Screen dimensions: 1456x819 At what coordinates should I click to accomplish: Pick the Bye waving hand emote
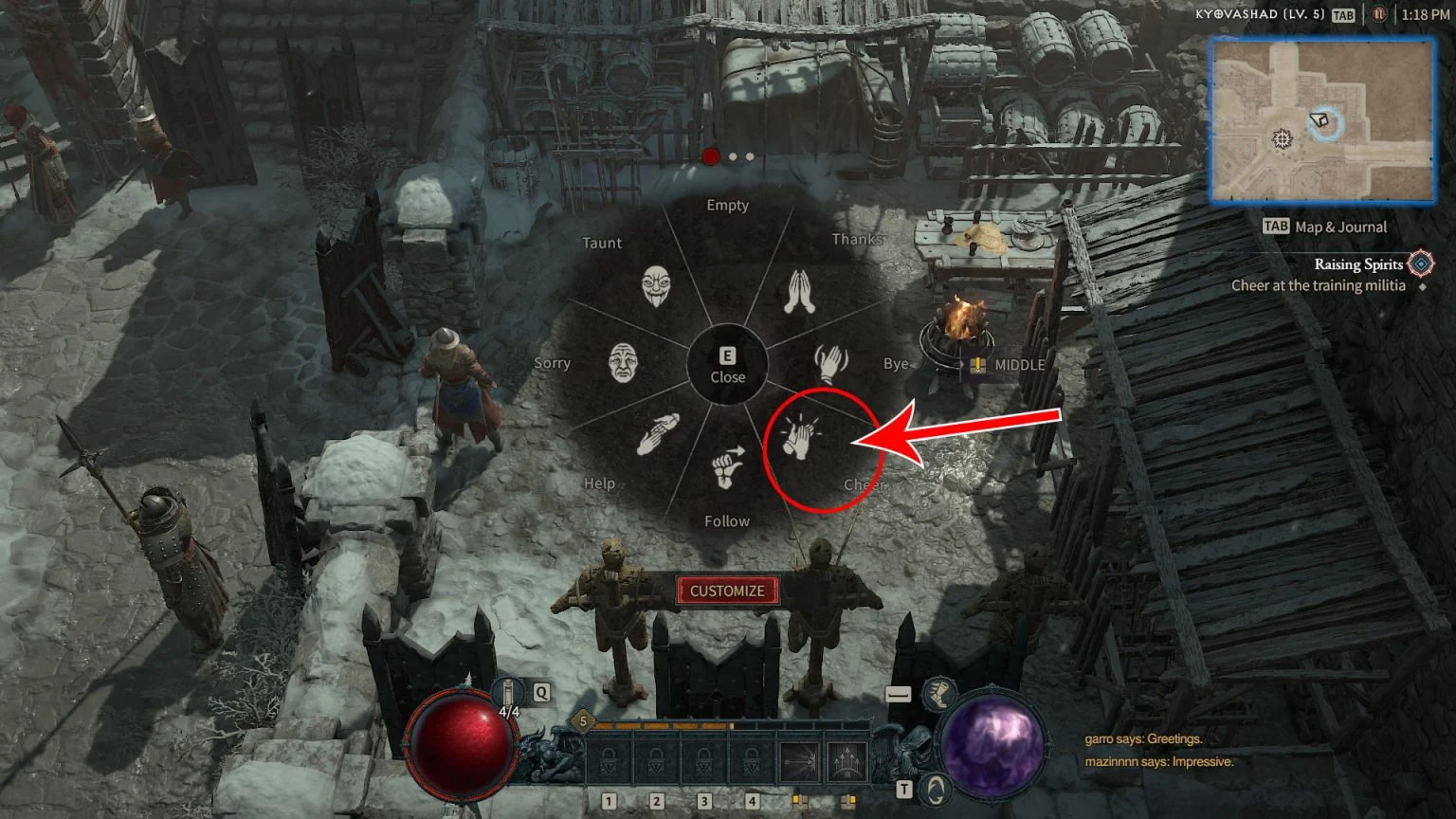pos(830,362)
